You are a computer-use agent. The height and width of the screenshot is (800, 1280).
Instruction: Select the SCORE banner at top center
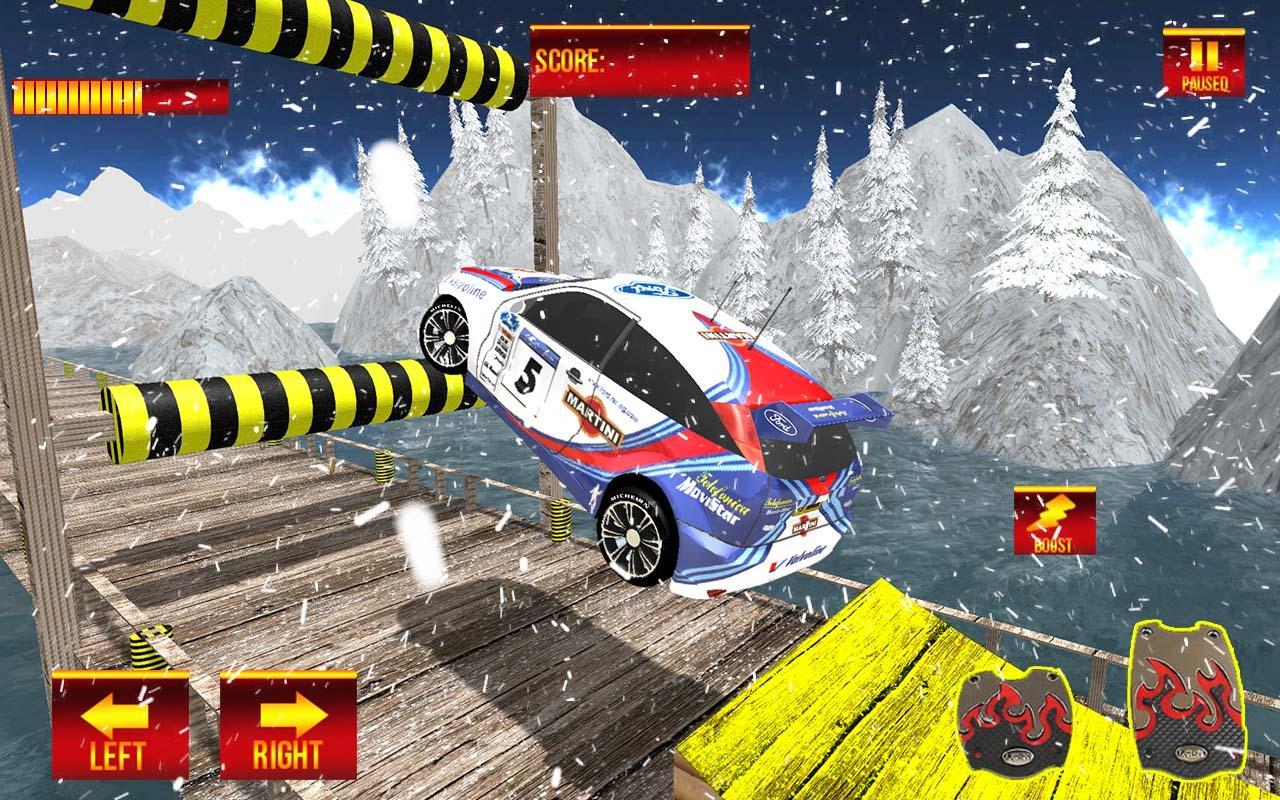point(640,60)
